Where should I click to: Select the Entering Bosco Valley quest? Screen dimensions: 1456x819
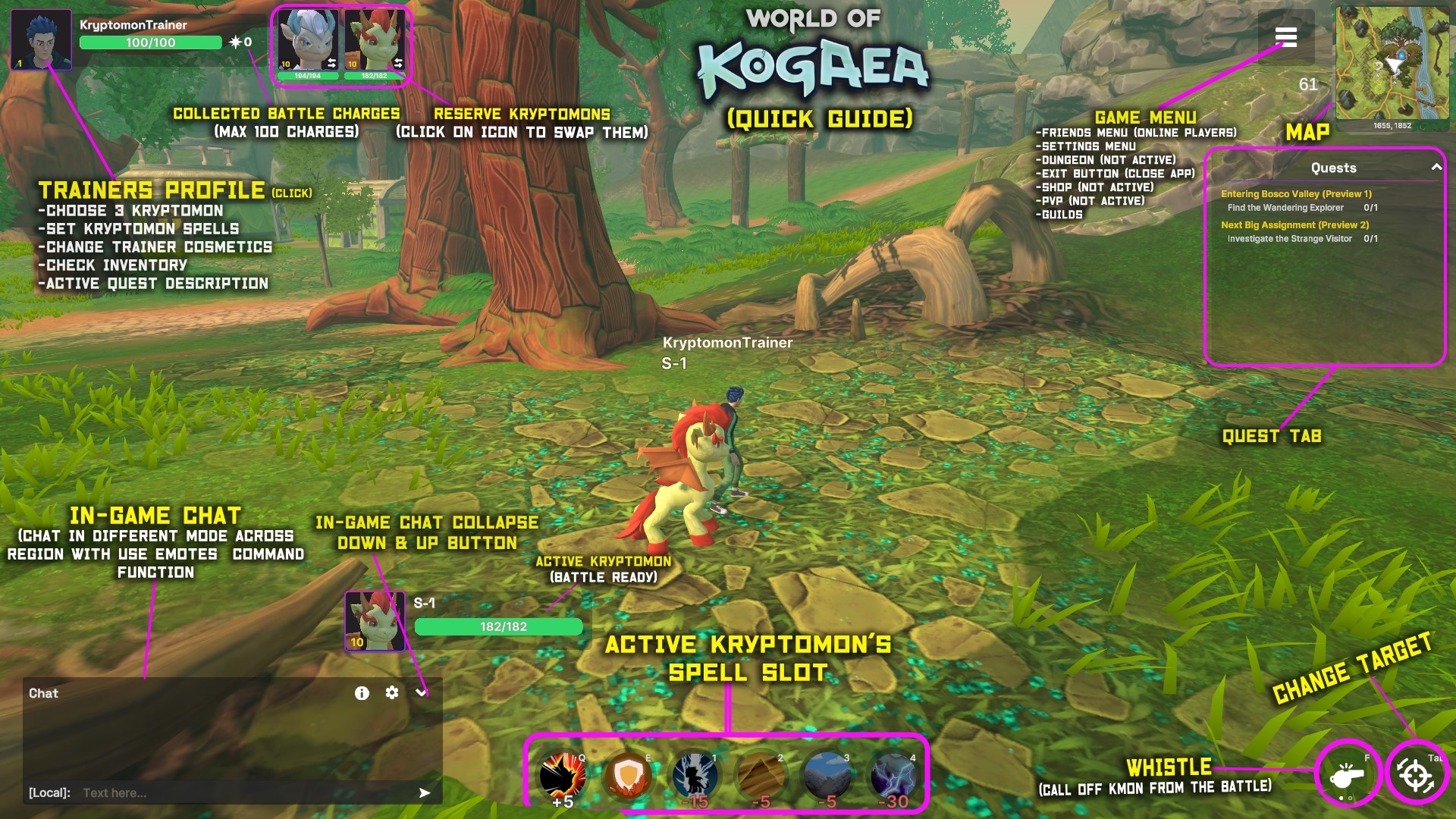[1296, 194]
